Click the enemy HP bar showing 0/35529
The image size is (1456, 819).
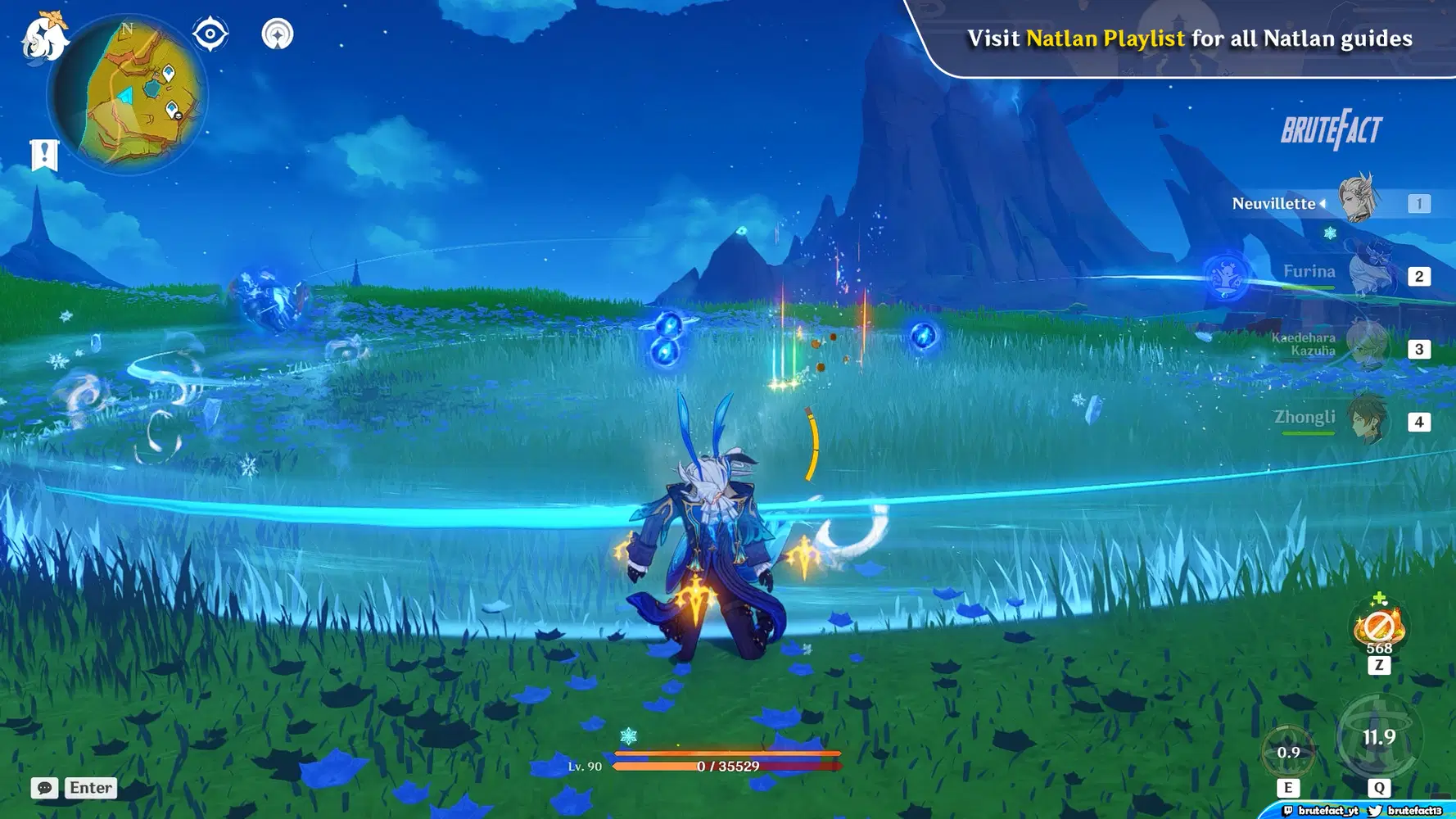click(x=726, y=765)
